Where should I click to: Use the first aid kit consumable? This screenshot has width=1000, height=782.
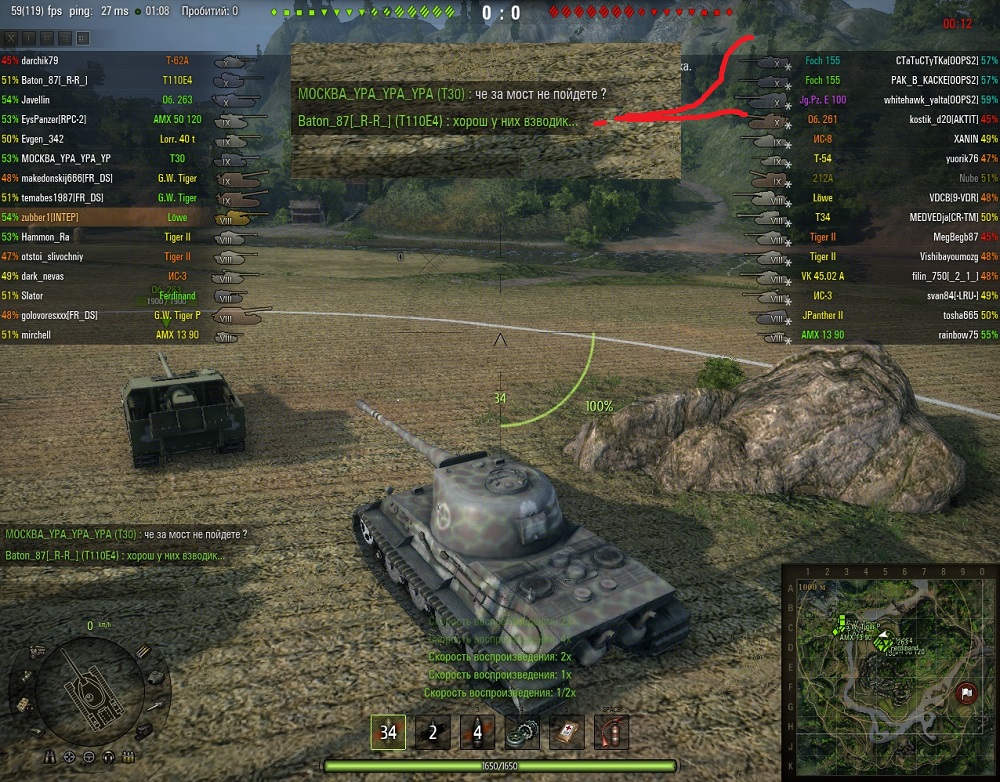[x=566, y=732]
